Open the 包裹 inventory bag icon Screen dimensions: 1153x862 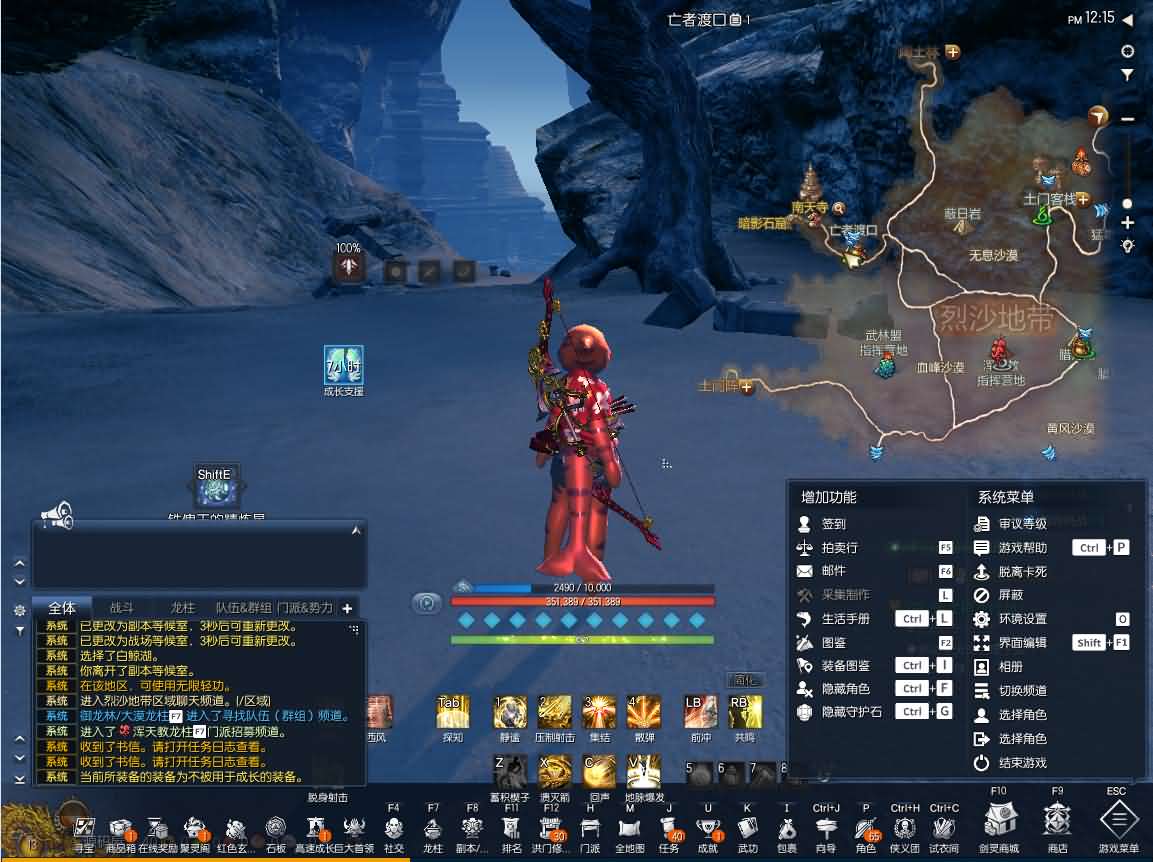(786, 829)
